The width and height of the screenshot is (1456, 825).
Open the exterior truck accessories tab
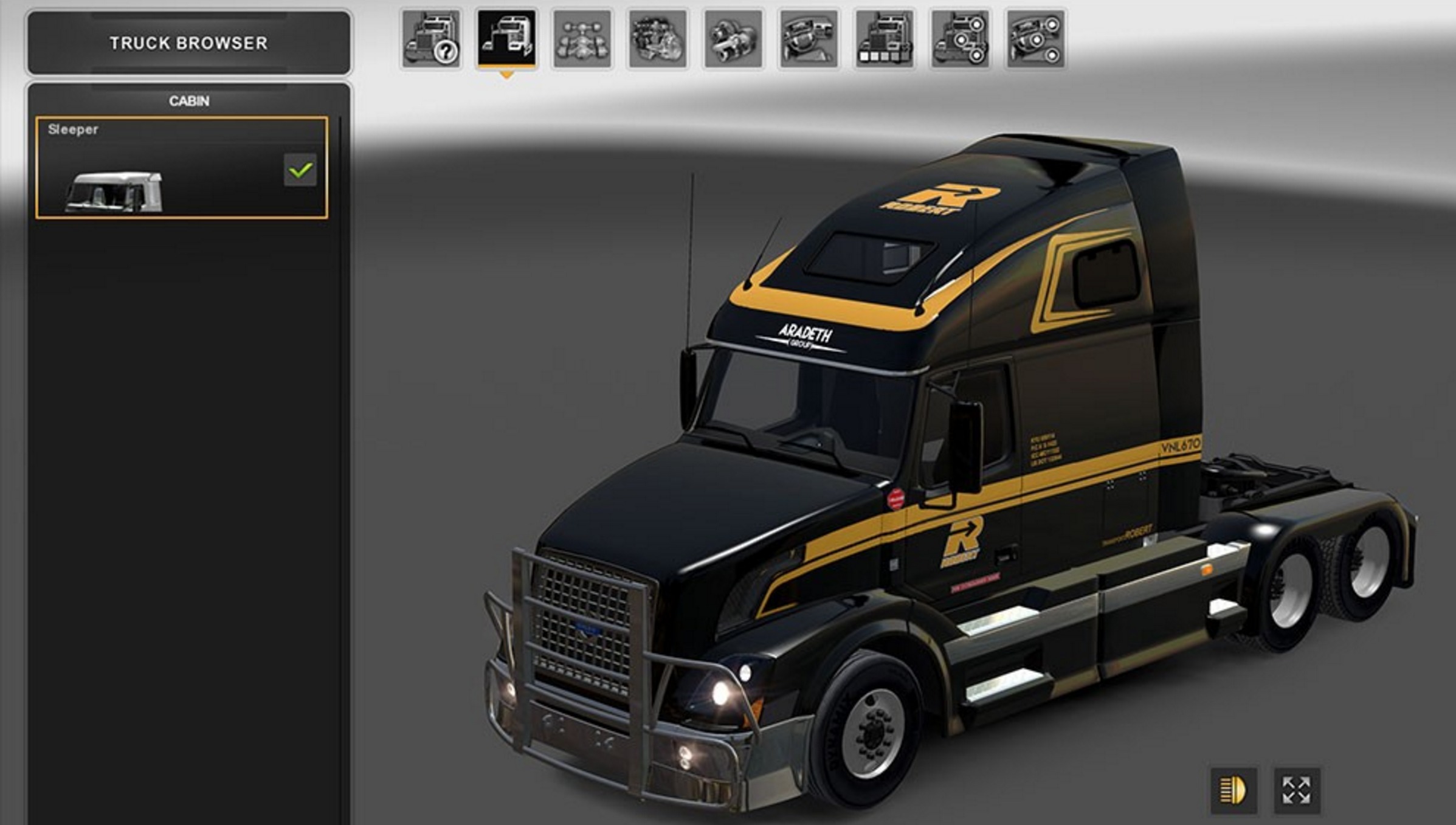click(960, 39)
